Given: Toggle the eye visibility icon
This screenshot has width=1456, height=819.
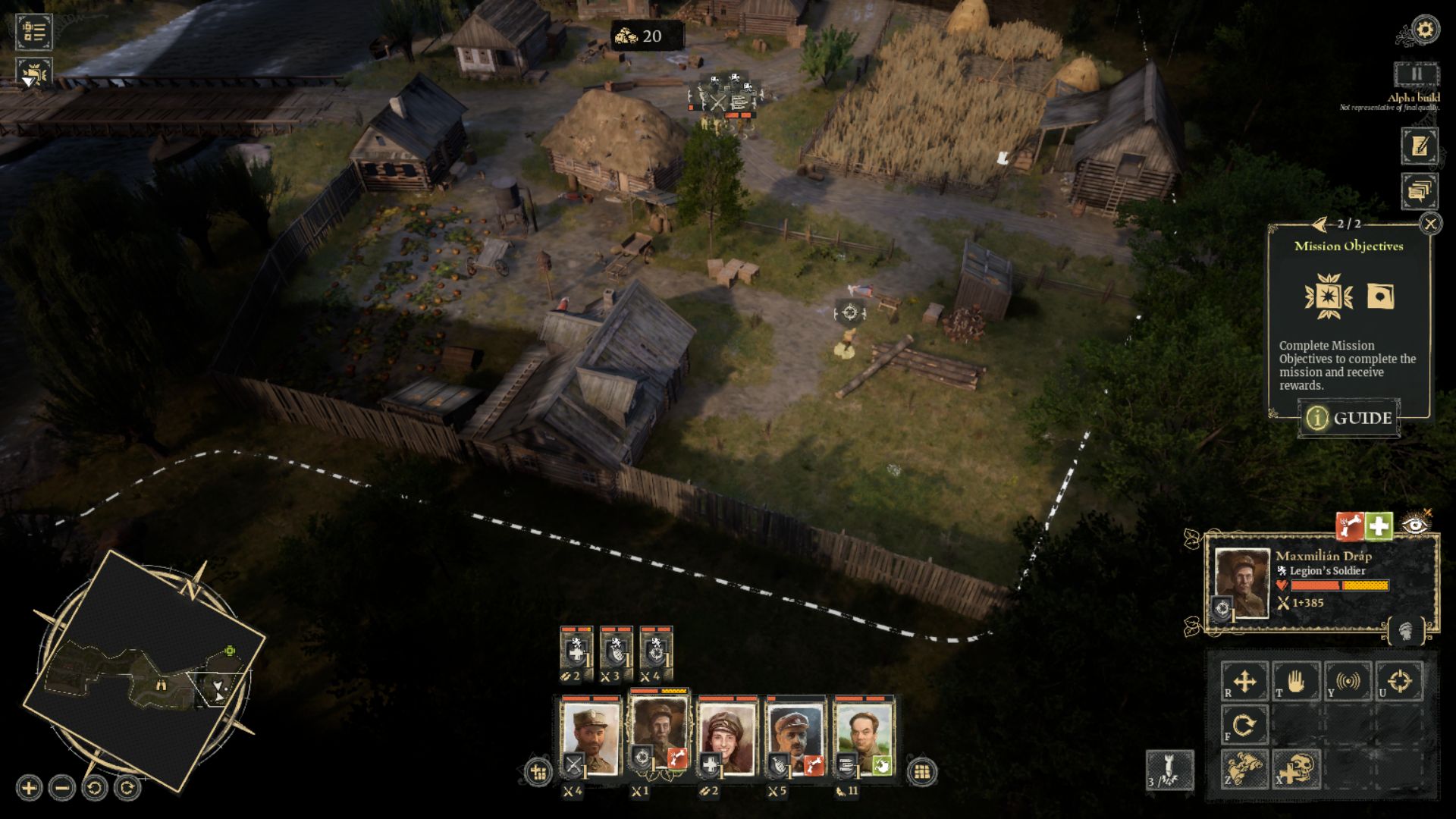Looking at the screenshot, I should tap(1415, 525).
